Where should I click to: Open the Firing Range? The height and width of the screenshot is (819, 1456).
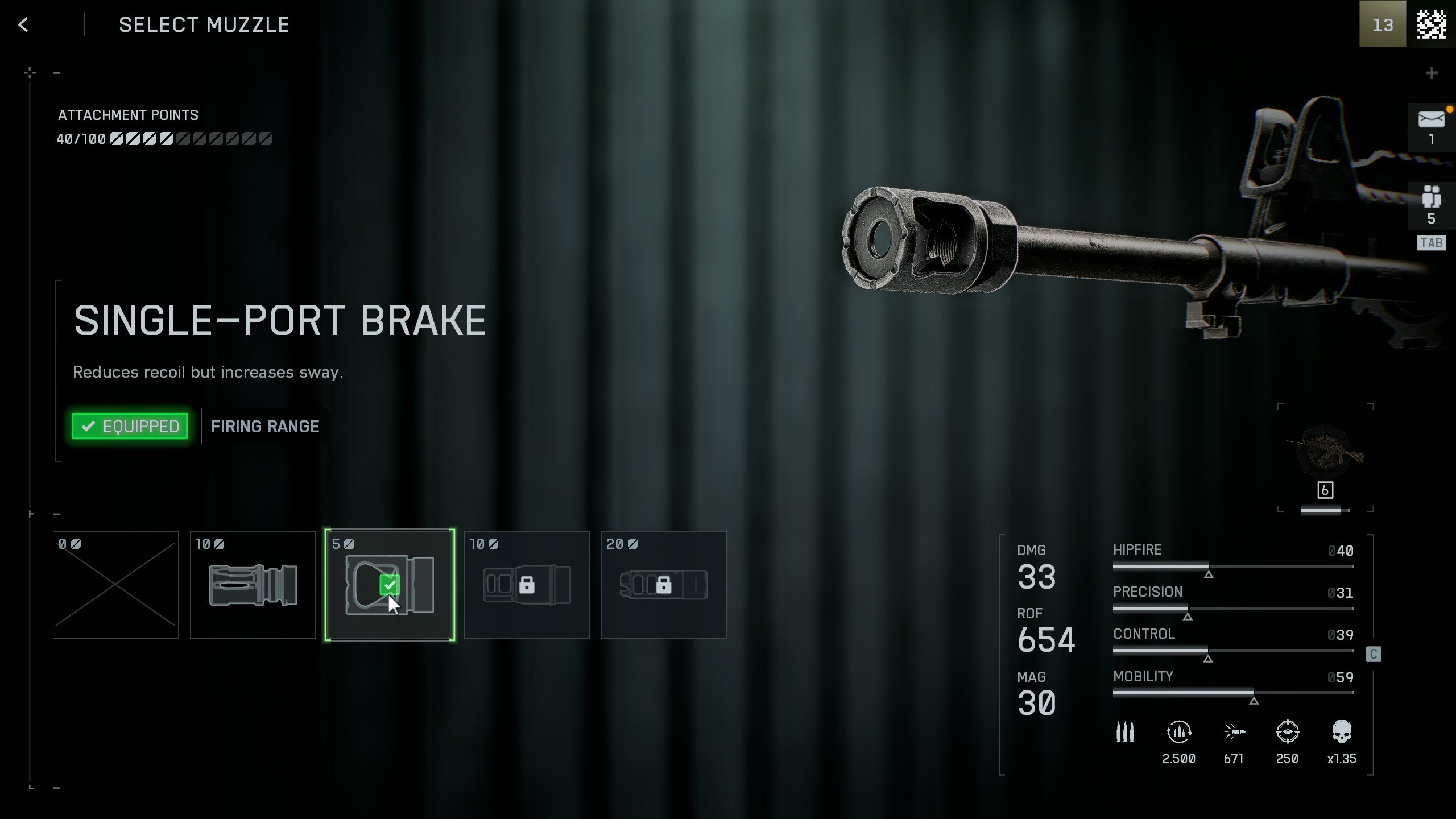[x=265, y=425]
